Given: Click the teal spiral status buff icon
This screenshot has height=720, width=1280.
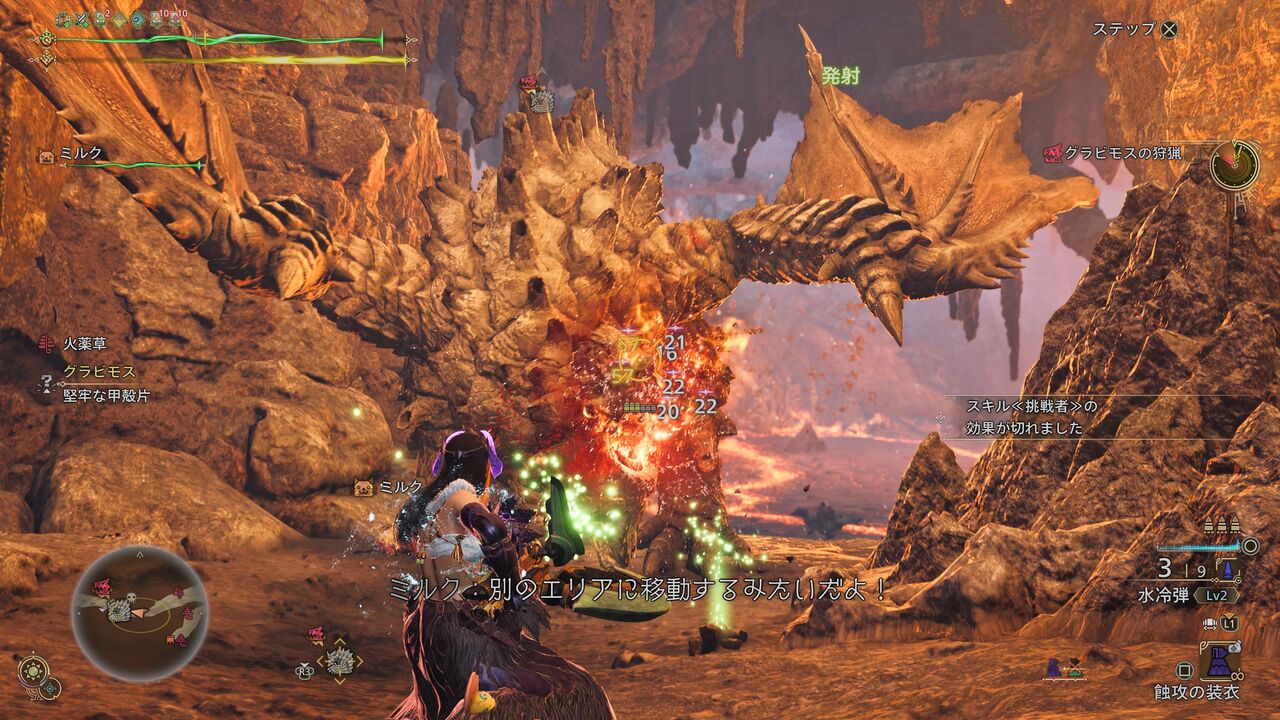Looking at the screenshot, I should click(136, 19).
